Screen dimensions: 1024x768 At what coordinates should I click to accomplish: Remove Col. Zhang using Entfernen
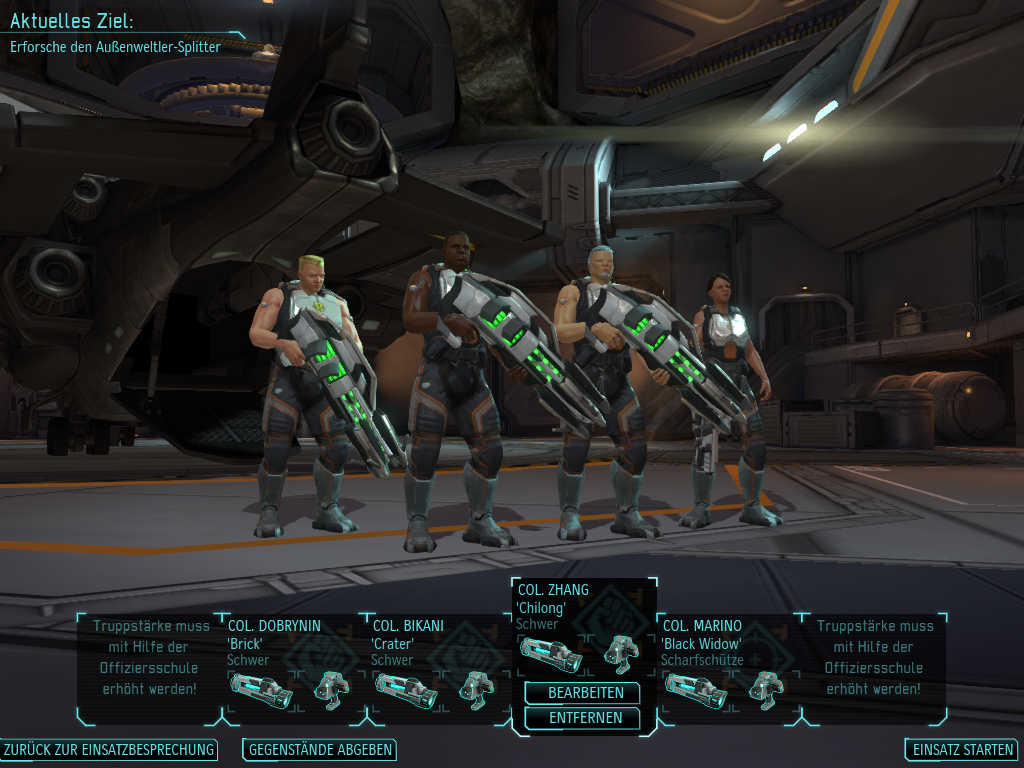[585, 718]
